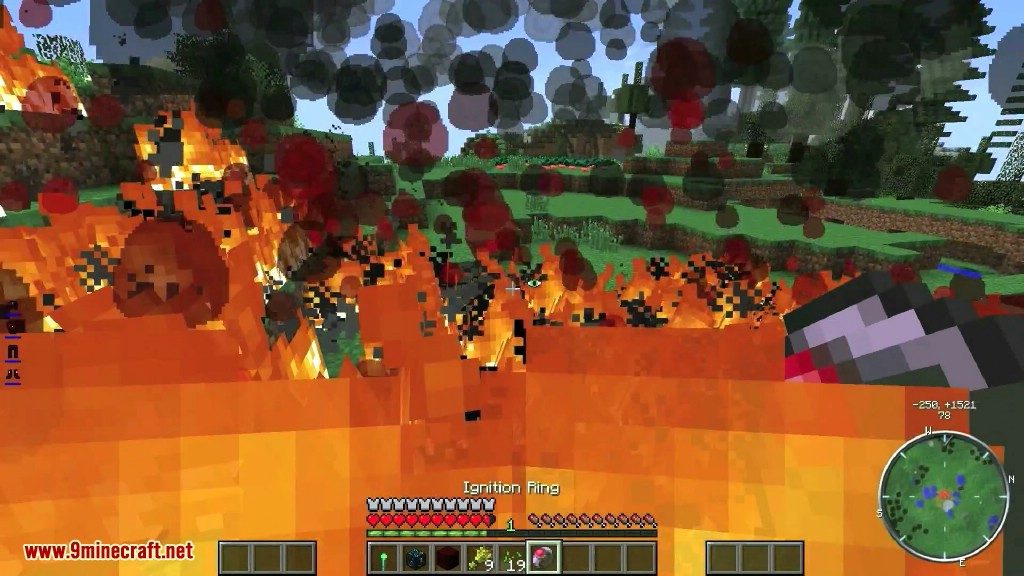Click the boots armor status icon
Screen dimensions: 1024x576
14,373
